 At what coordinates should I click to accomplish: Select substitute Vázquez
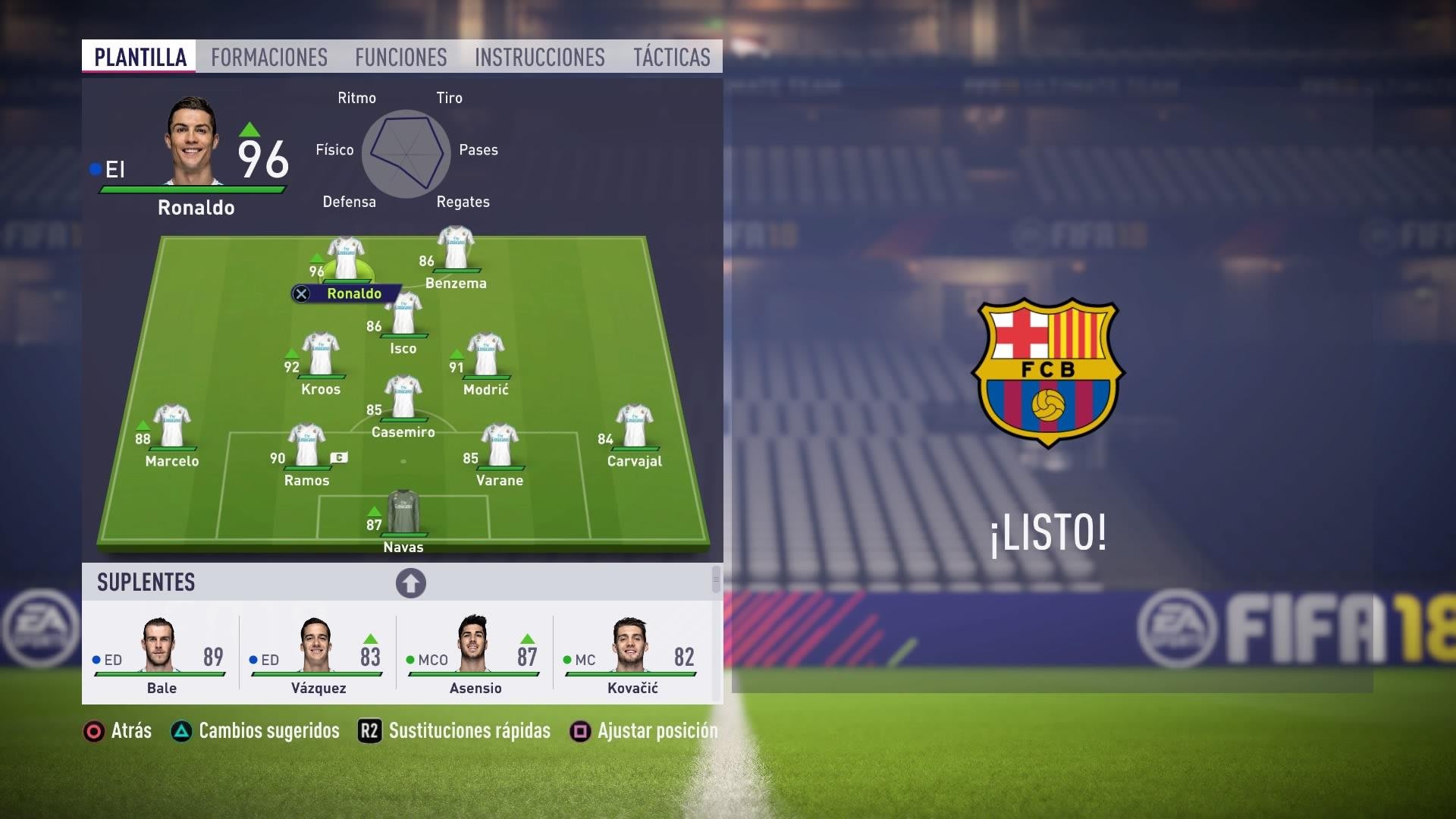pyautogui.click(x=318, y=654)
